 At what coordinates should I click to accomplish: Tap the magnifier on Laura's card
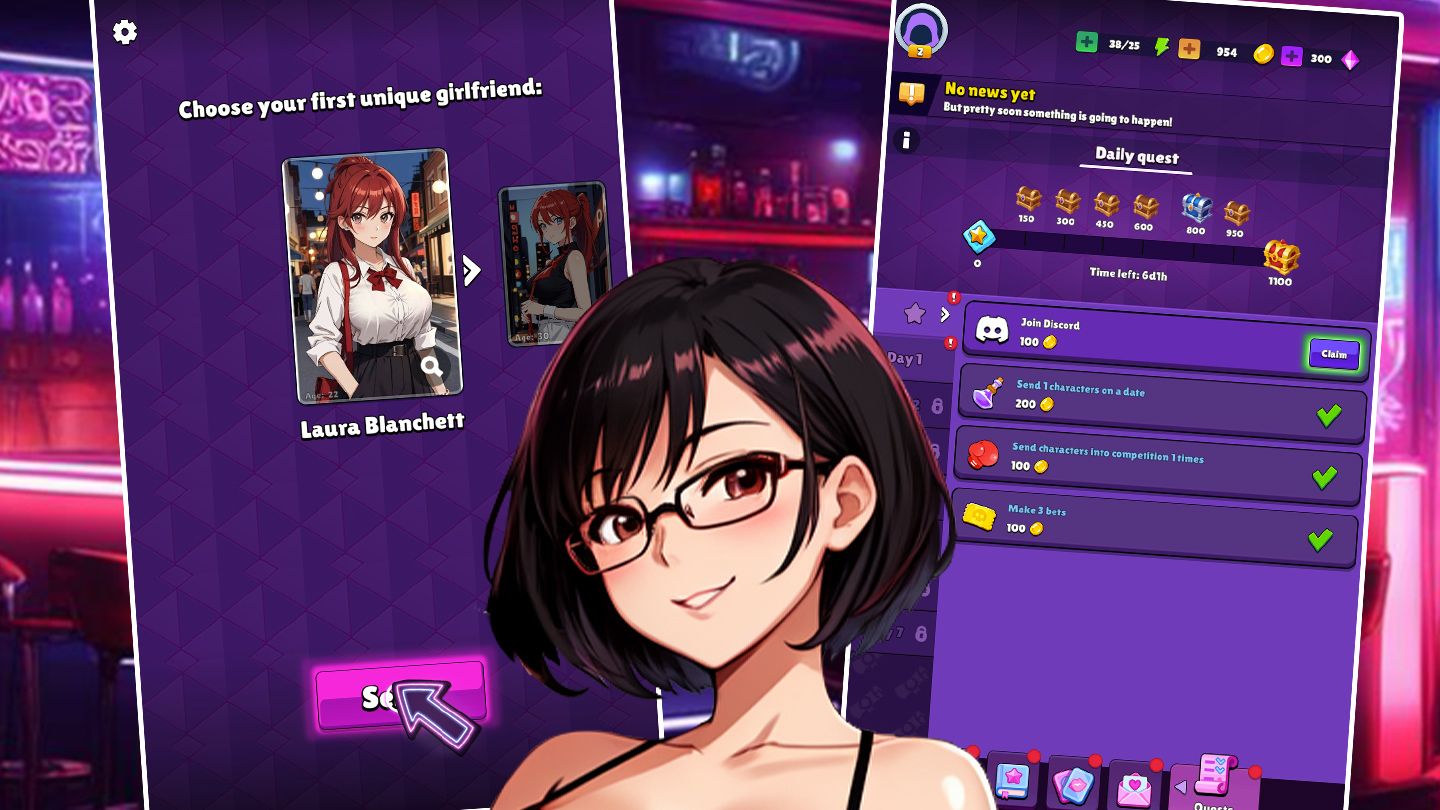pos(431,367)
